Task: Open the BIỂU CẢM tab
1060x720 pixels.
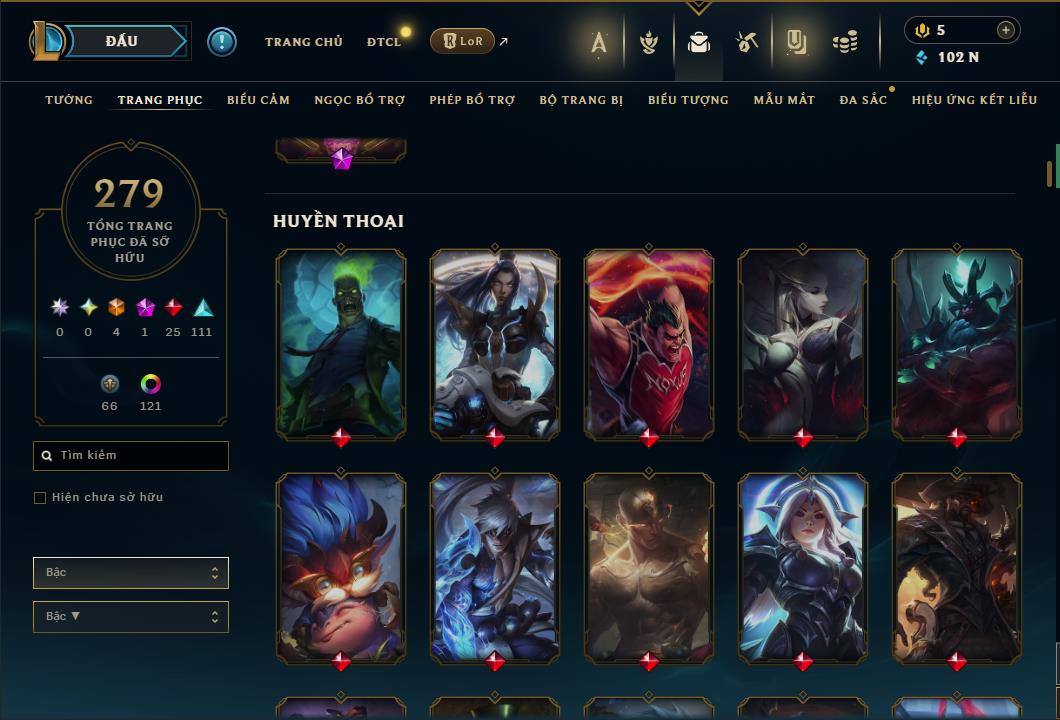Action: click(x=258, y=100)
